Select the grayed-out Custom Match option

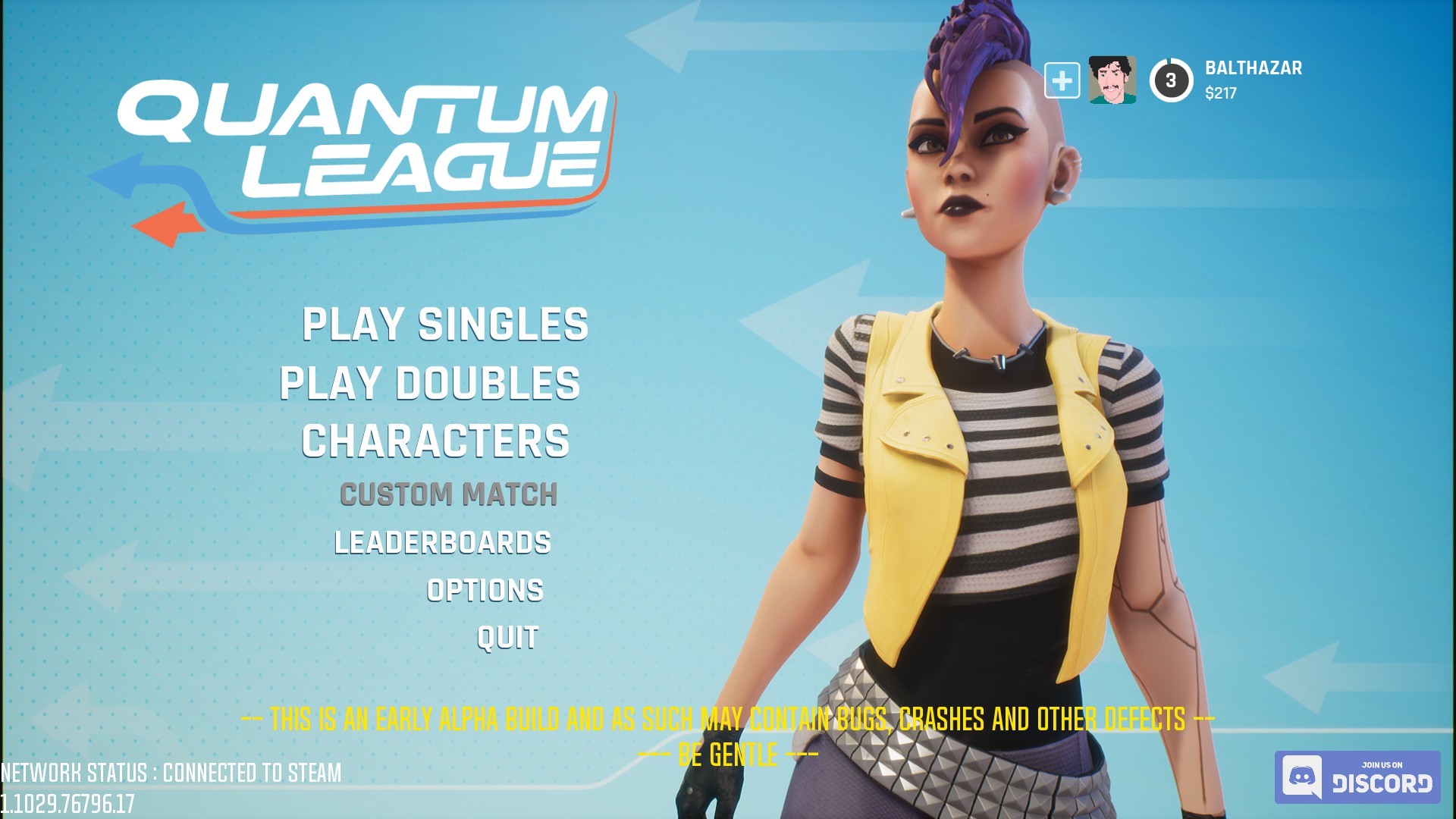coord(449,493)
